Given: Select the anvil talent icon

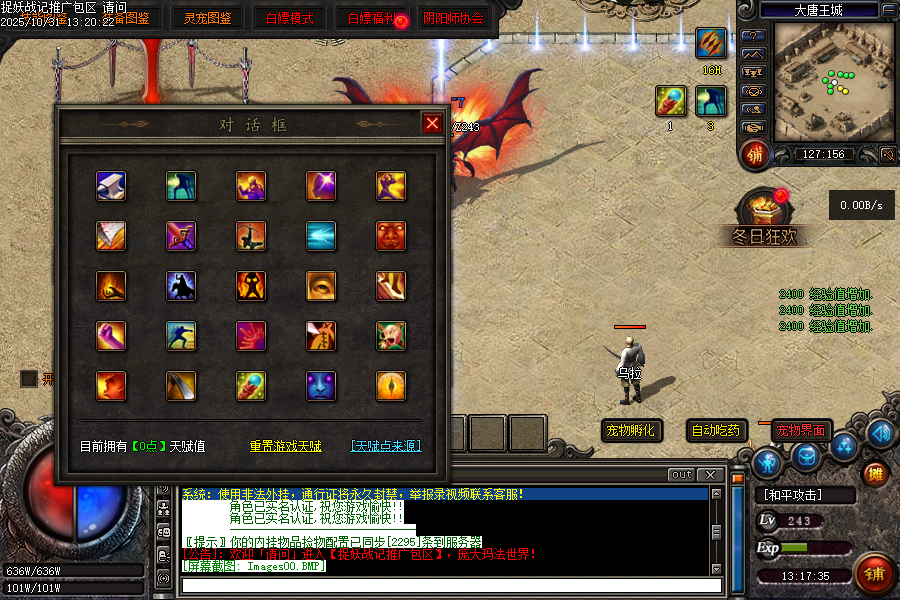Looking at the screenshot, I should 111,186.
